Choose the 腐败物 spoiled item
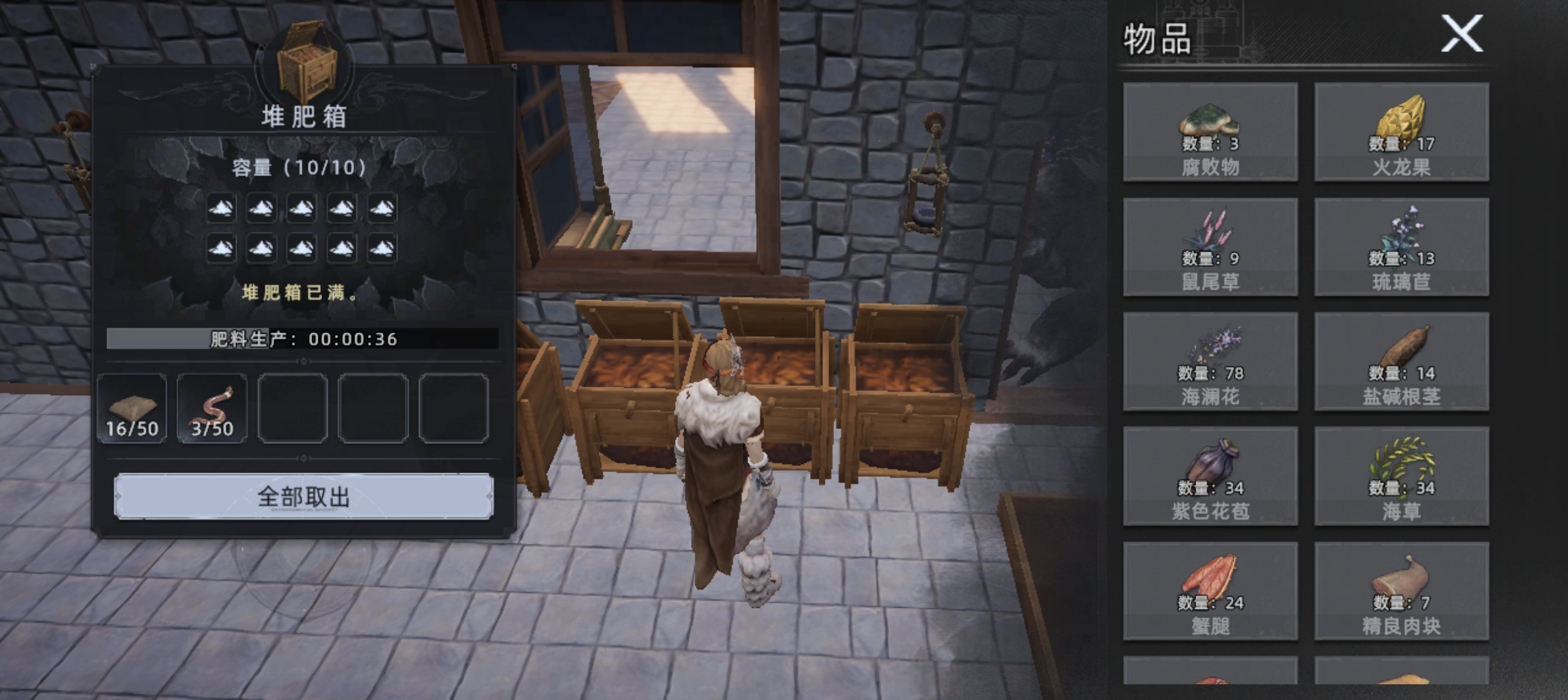1568x700 pixels. click(x=1210, y=132)
